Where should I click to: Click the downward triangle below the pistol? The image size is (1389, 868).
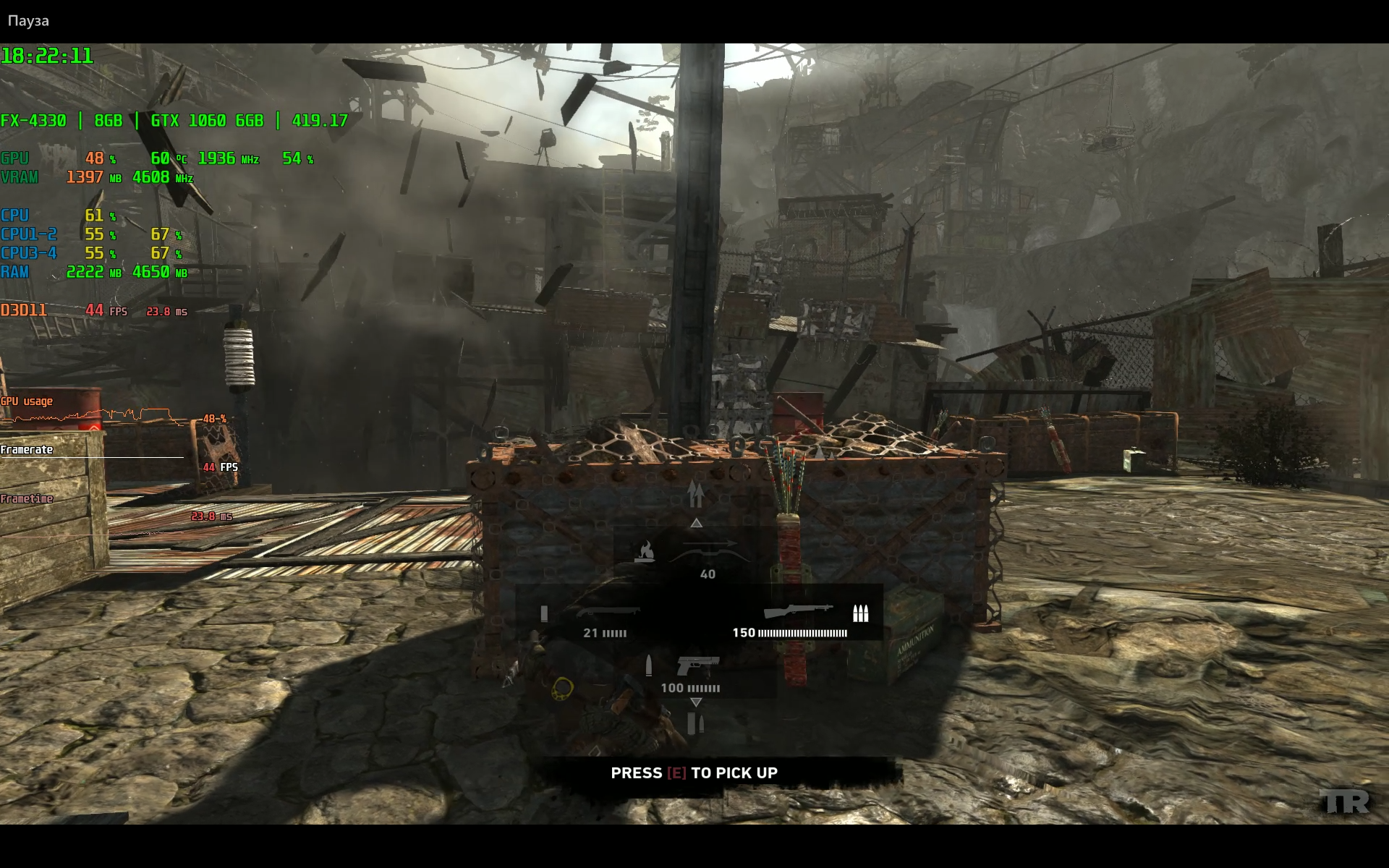pos(696,702)
